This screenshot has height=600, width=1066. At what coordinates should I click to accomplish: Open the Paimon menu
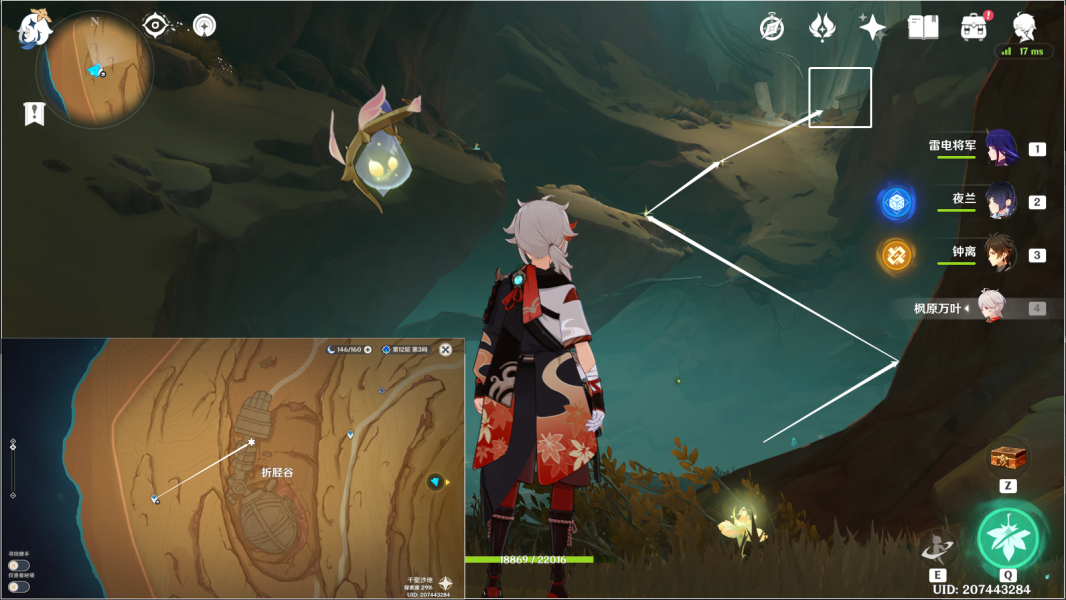click(x=35, y=29)
